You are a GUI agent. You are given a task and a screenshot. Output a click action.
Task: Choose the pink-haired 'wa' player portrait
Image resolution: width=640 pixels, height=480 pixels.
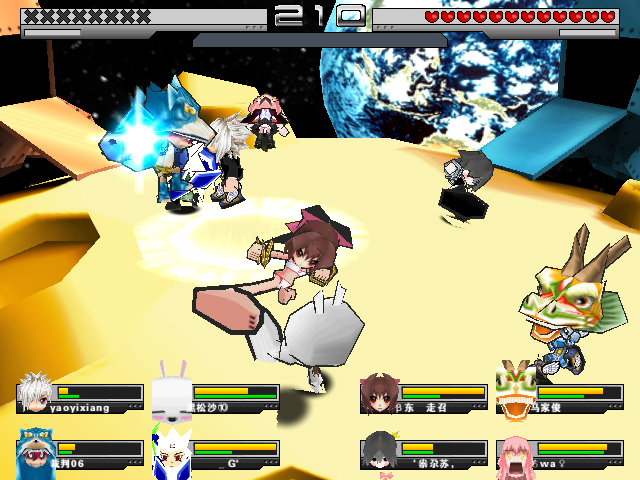pyautogui.click(x=514, y=452)
